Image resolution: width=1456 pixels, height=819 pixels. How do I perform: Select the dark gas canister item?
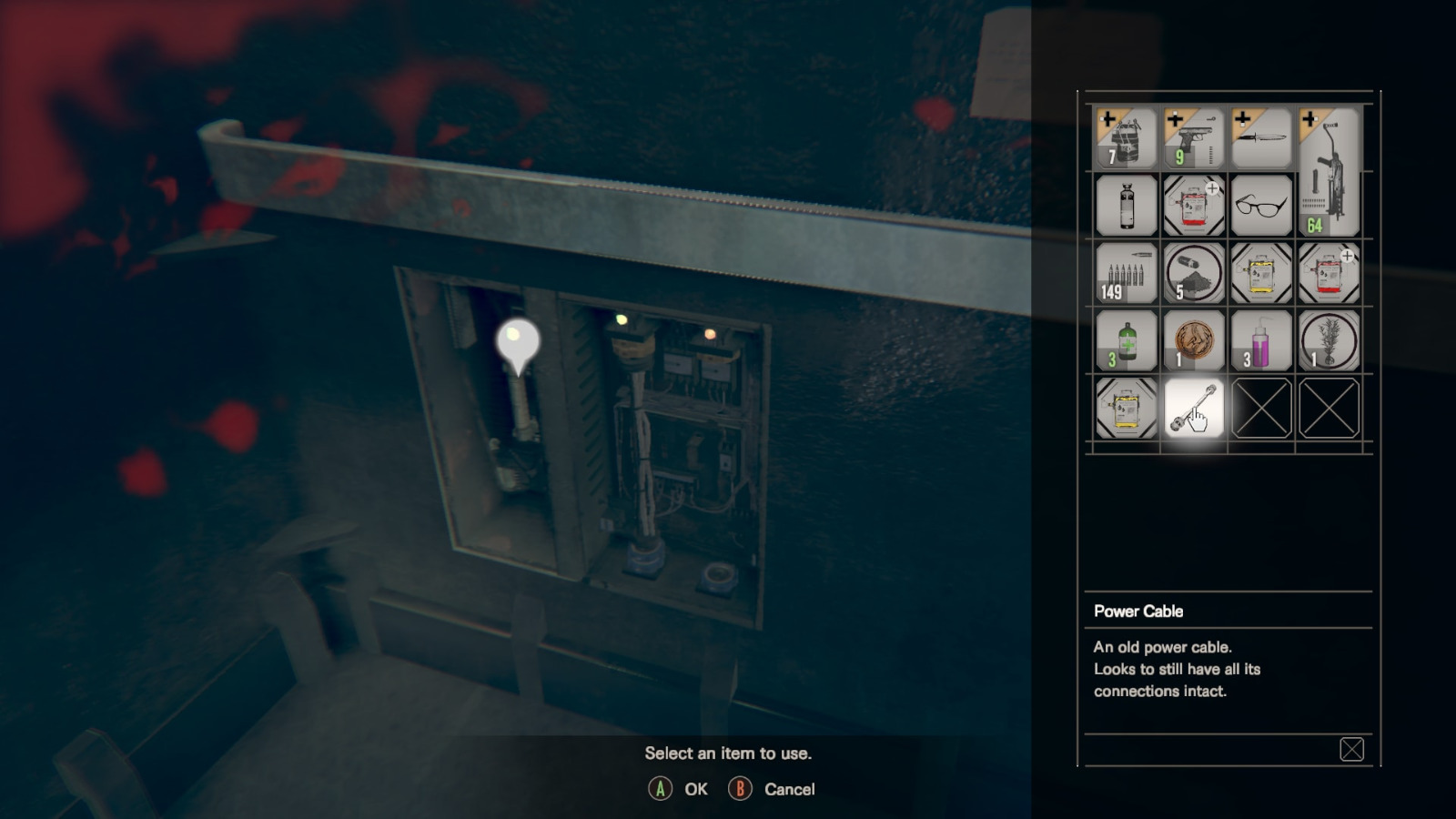1126,206
